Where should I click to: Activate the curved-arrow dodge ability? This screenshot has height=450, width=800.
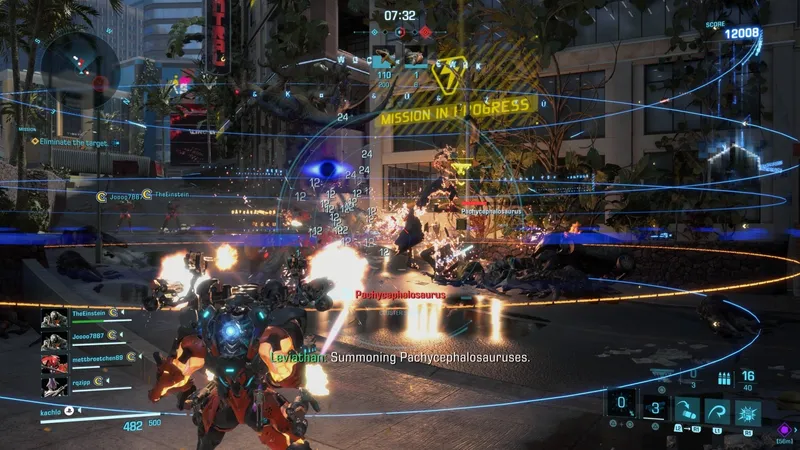717,409
